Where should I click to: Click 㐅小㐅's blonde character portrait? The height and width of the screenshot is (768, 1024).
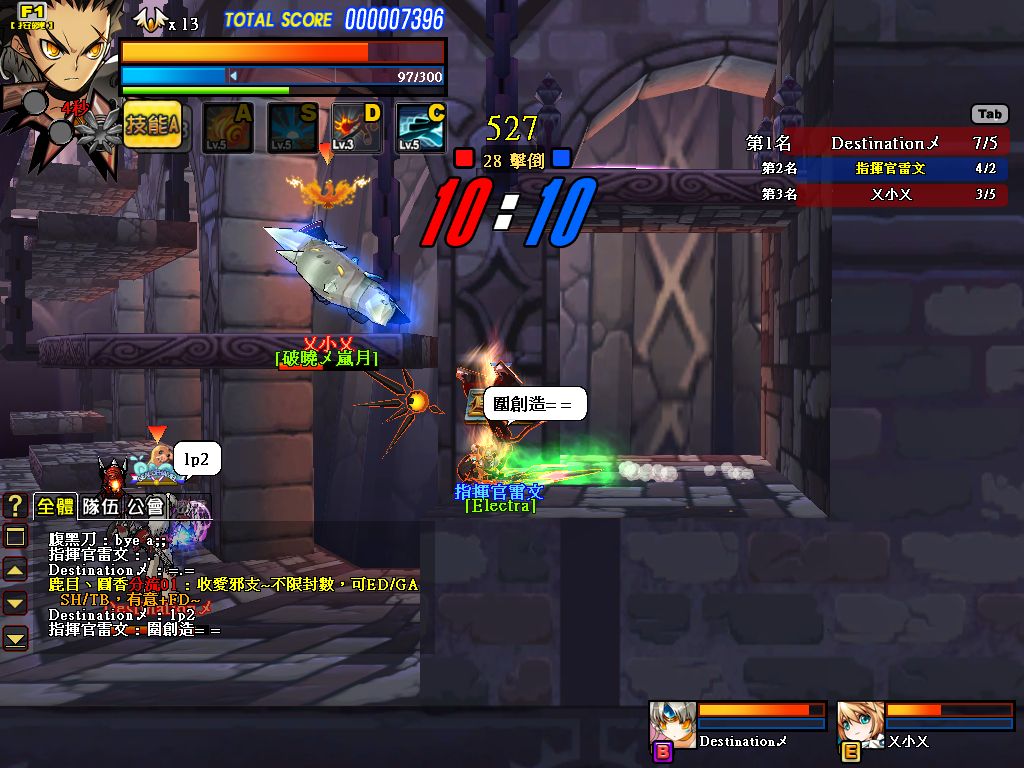tap(860, 724)
